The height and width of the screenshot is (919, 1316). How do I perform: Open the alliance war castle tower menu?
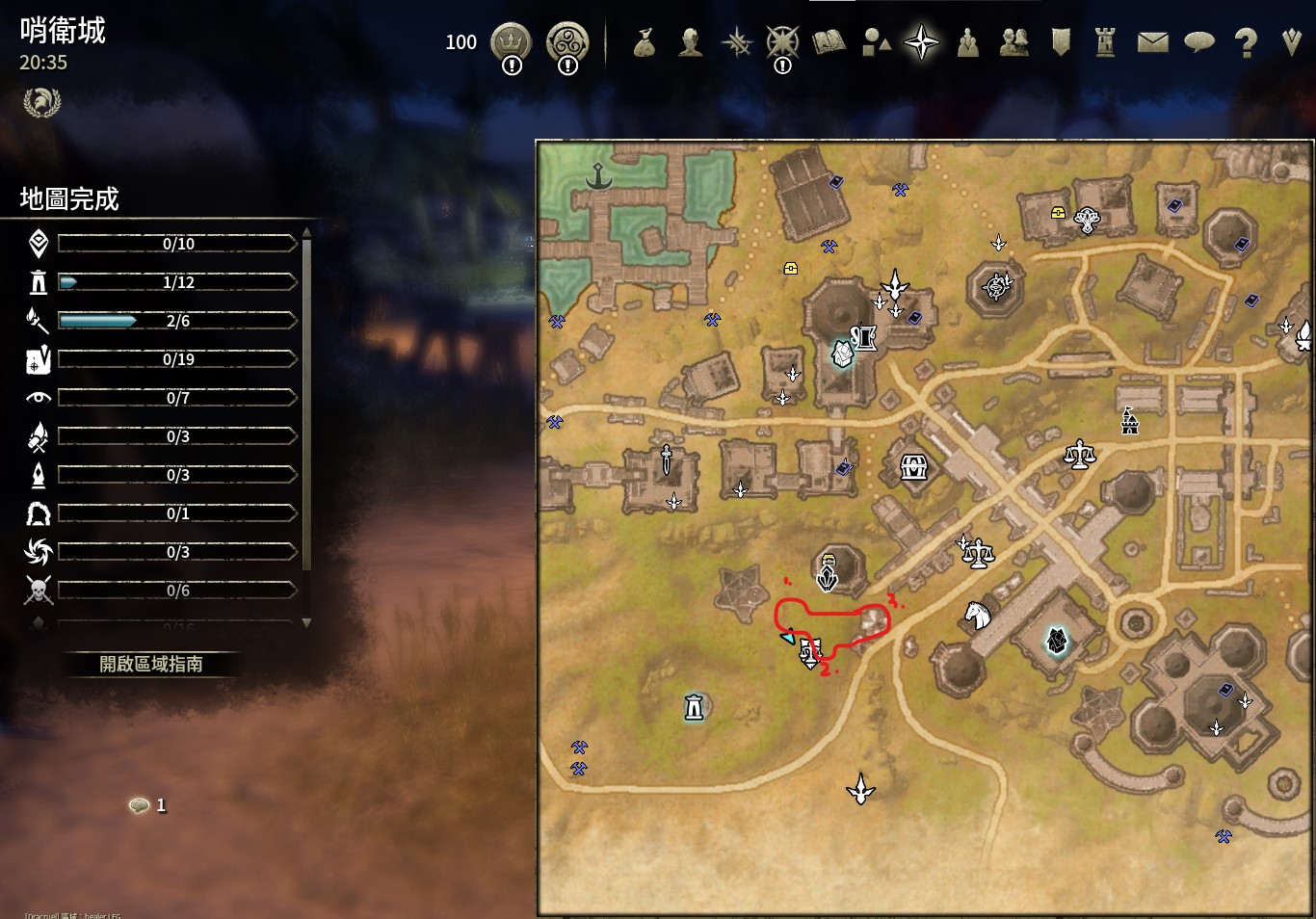click(x=1105, y=42)
